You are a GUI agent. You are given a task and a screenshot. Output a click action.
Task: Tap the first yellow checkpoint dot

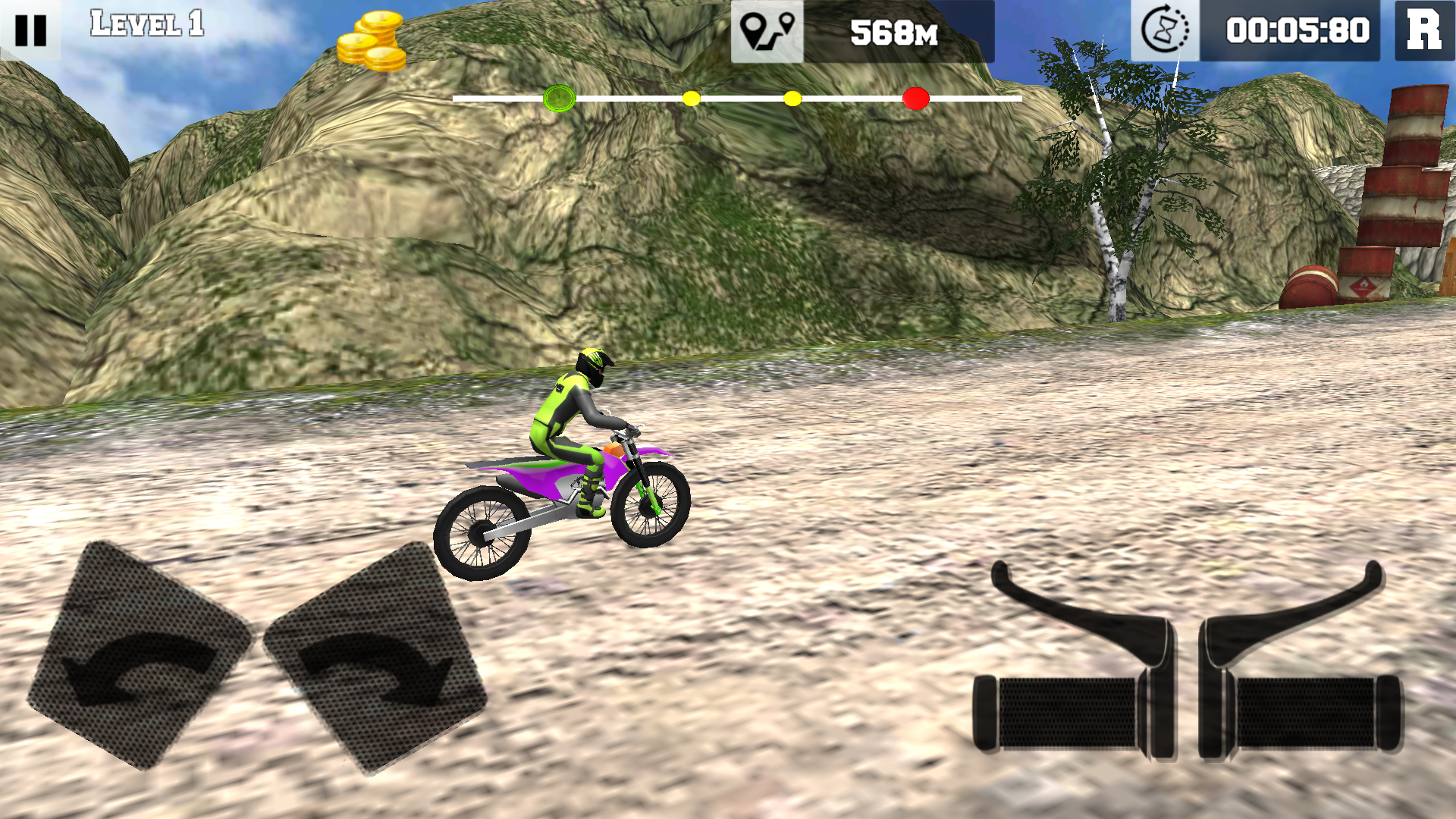pyautogui.click(x=691, y=97)
